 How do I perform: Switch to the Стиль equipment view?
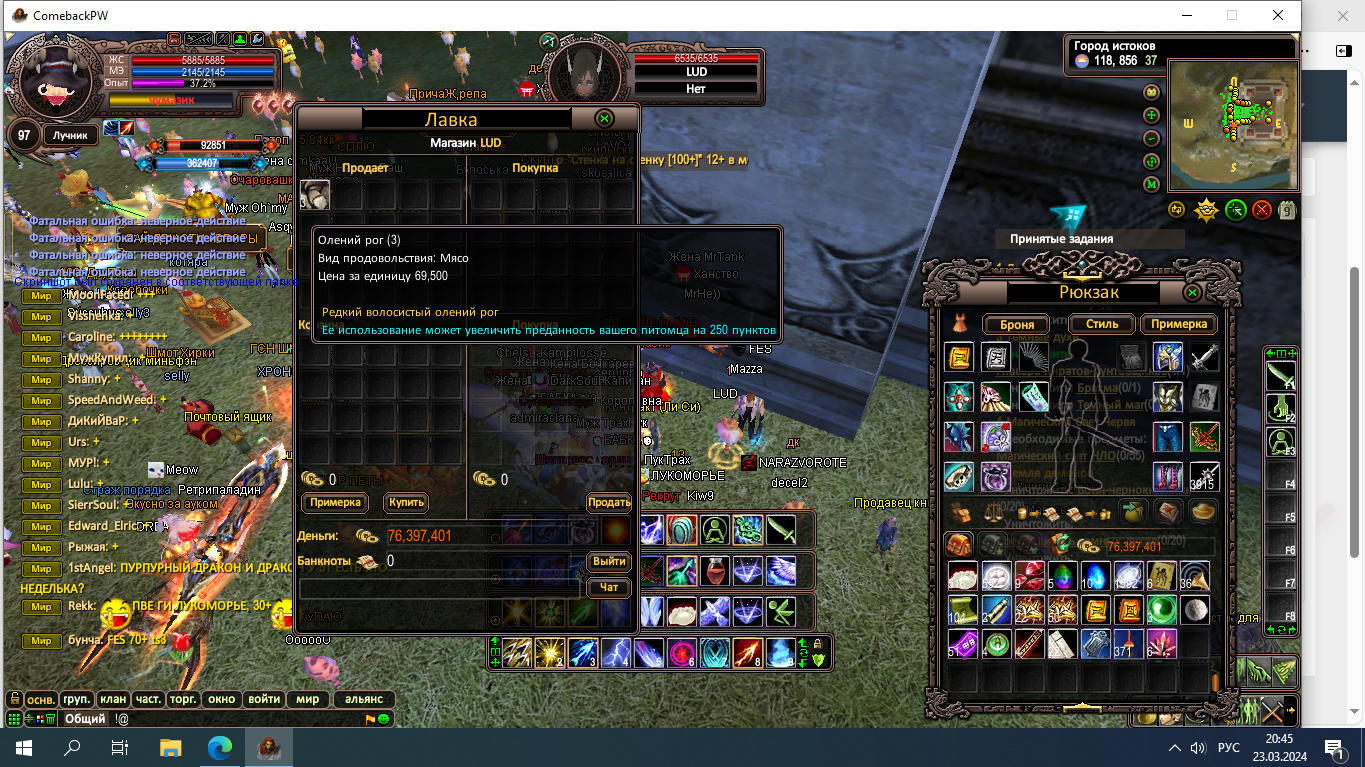click(x=1101, y=324)
